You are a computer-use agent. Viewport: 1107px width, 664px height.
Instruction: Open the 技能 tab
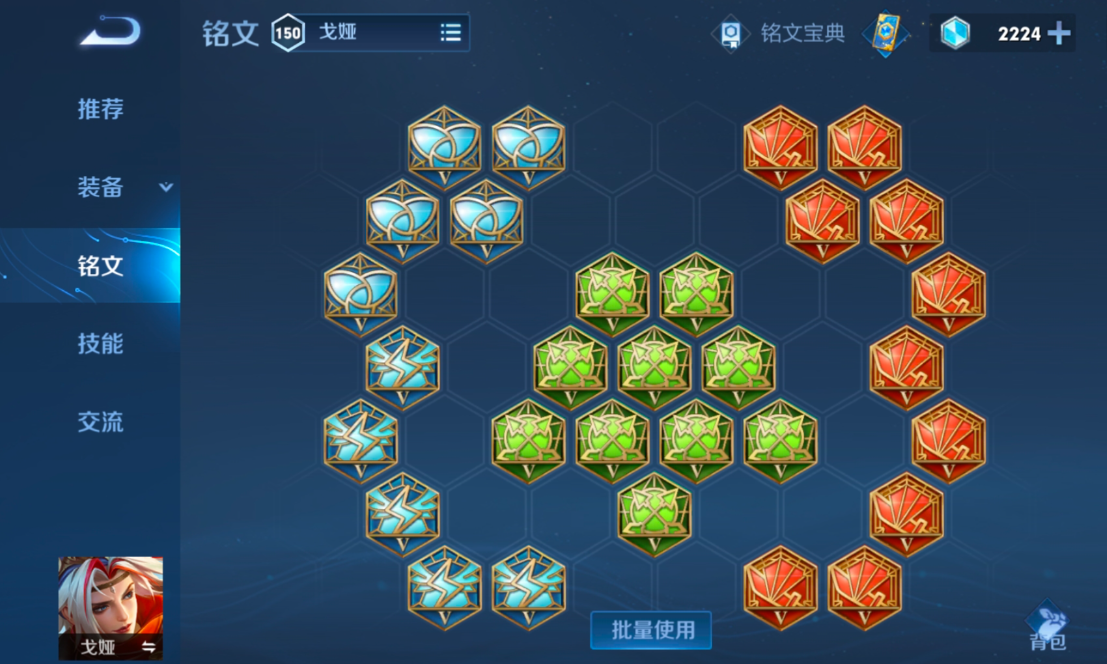click(x=100, y=344)
